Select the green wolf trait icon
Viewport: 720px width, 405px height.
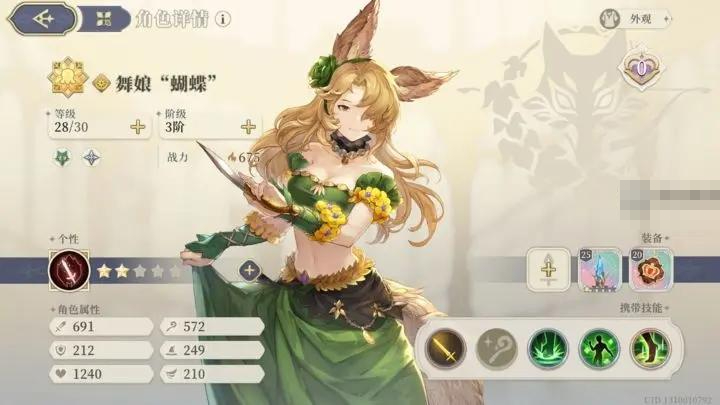[x=61, y=157]
